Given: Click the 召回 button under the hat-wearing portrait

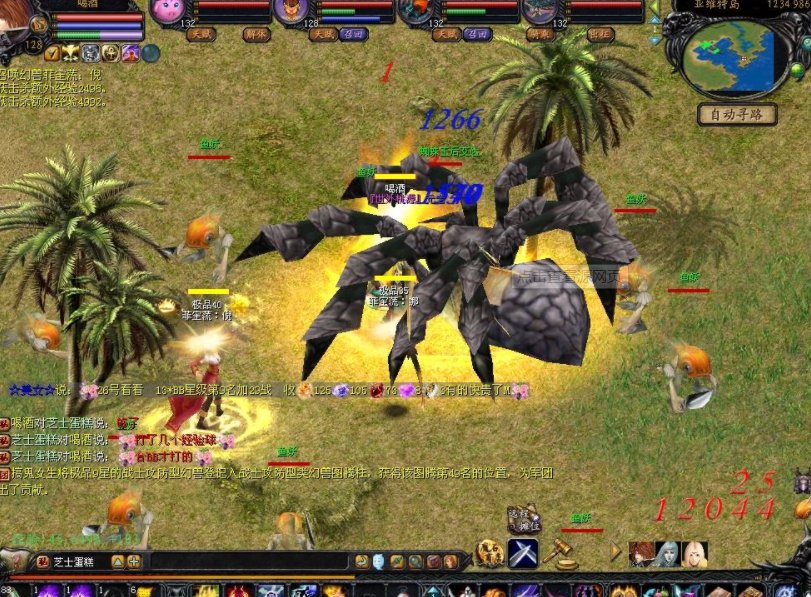Looking at the screenshot, I should coord(352,34).
